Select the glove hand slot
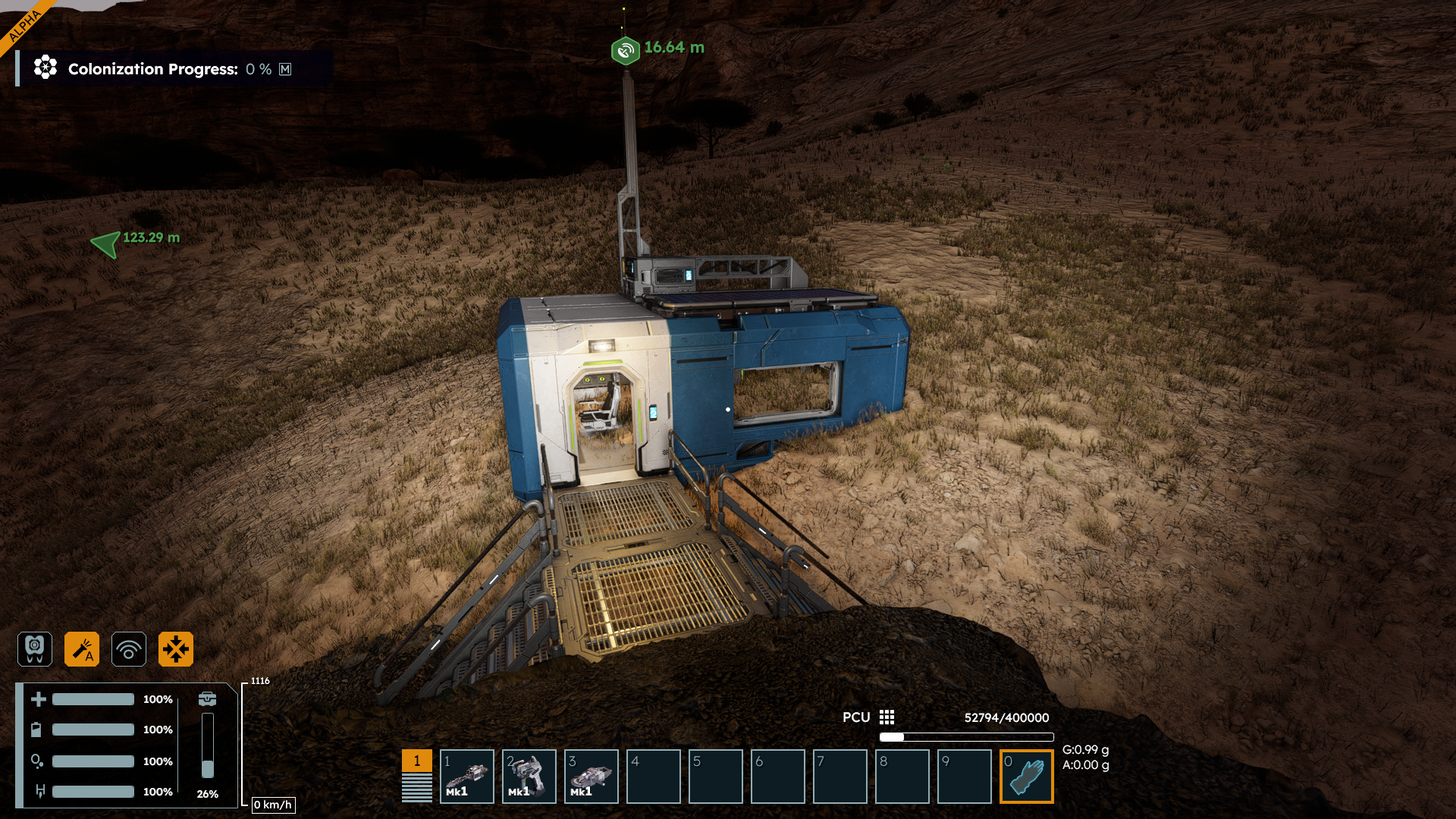Image resolution: width=1456 pixels, height=819 pixels. [1026, 777]
